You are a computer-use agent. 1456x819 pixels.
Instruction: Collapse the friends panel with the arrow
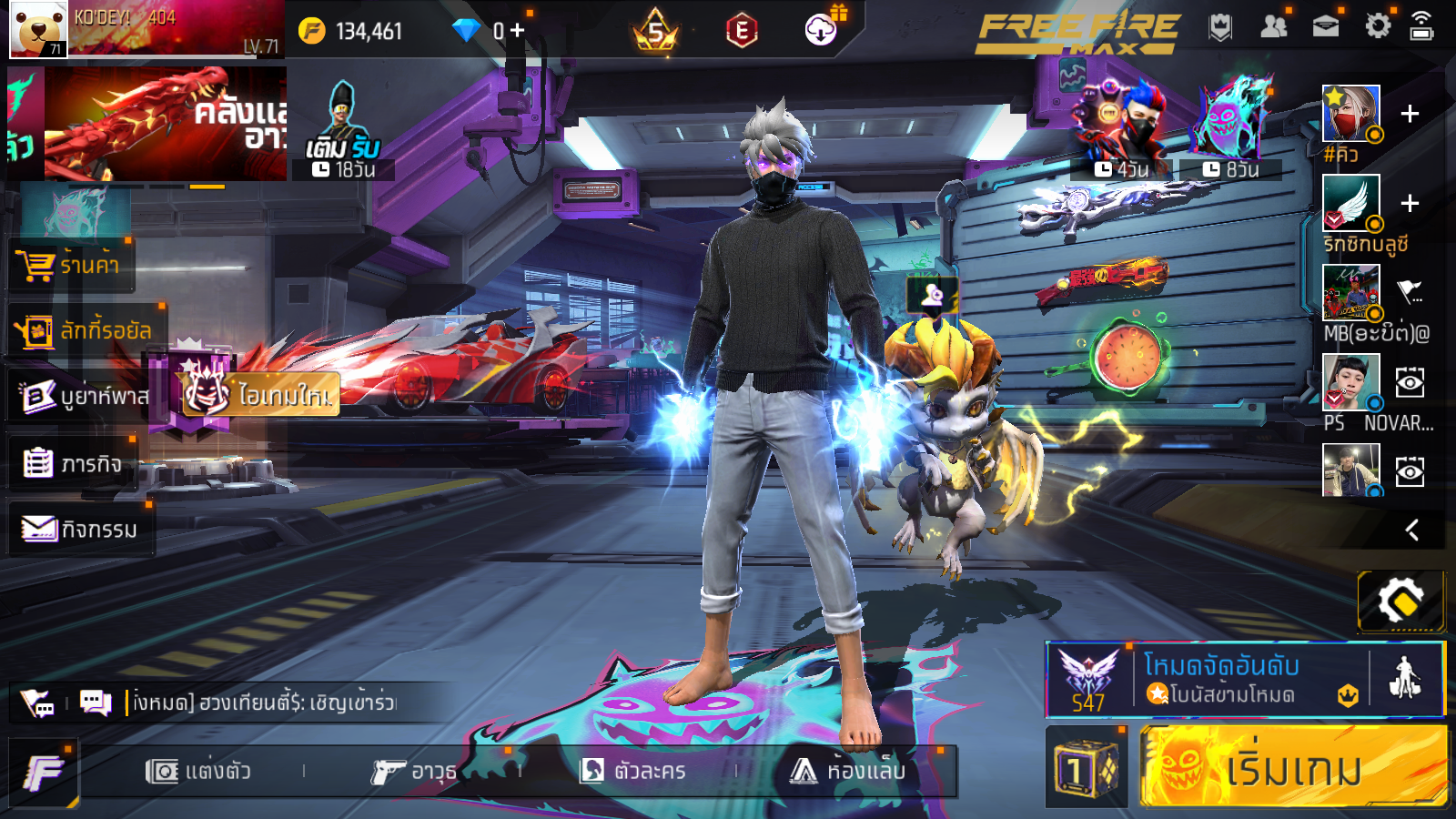[x=1411, y=530]
